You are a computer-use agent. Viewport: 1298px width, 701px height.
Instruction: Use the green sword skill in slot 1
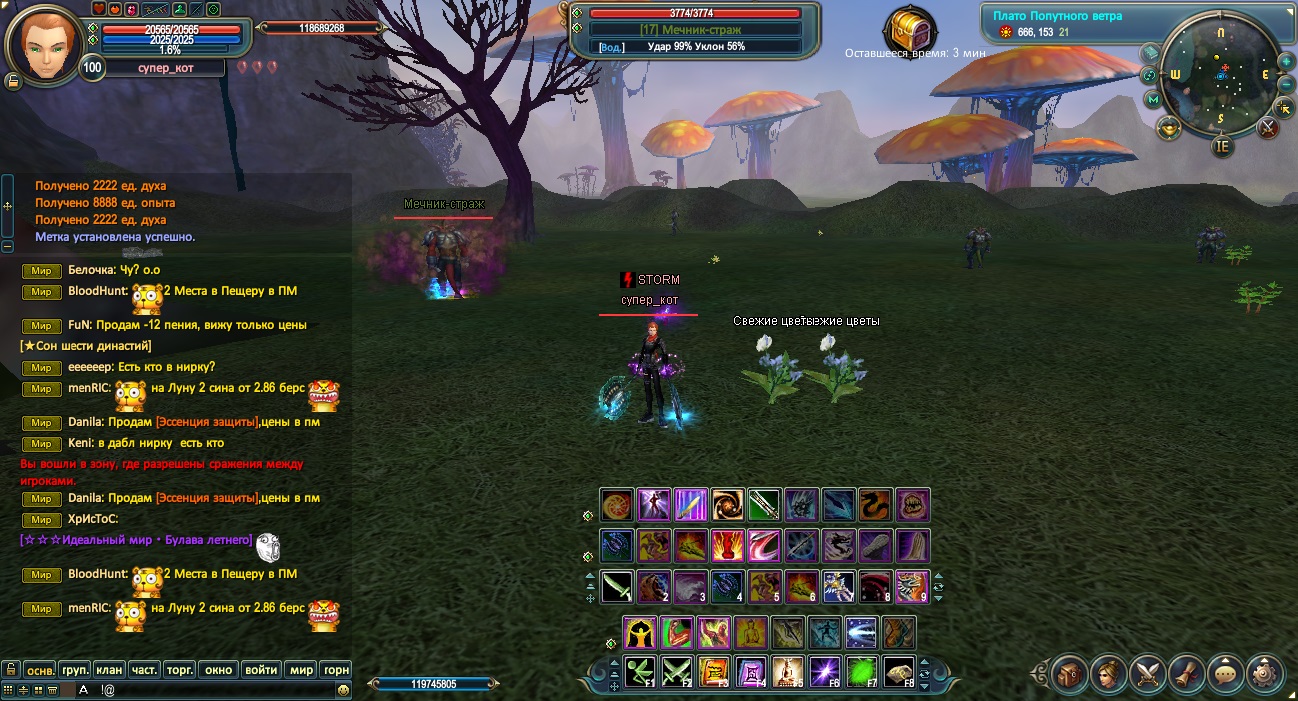(617, 585)
